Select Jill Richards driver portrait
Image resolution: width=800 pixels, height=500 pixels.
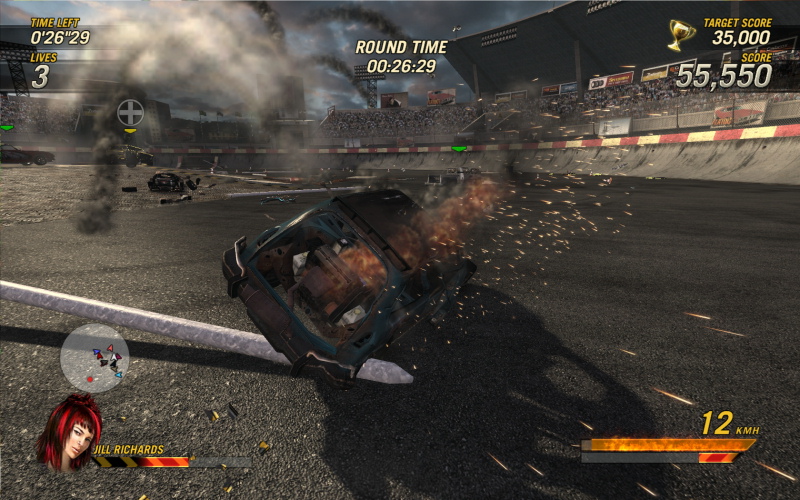69,431
